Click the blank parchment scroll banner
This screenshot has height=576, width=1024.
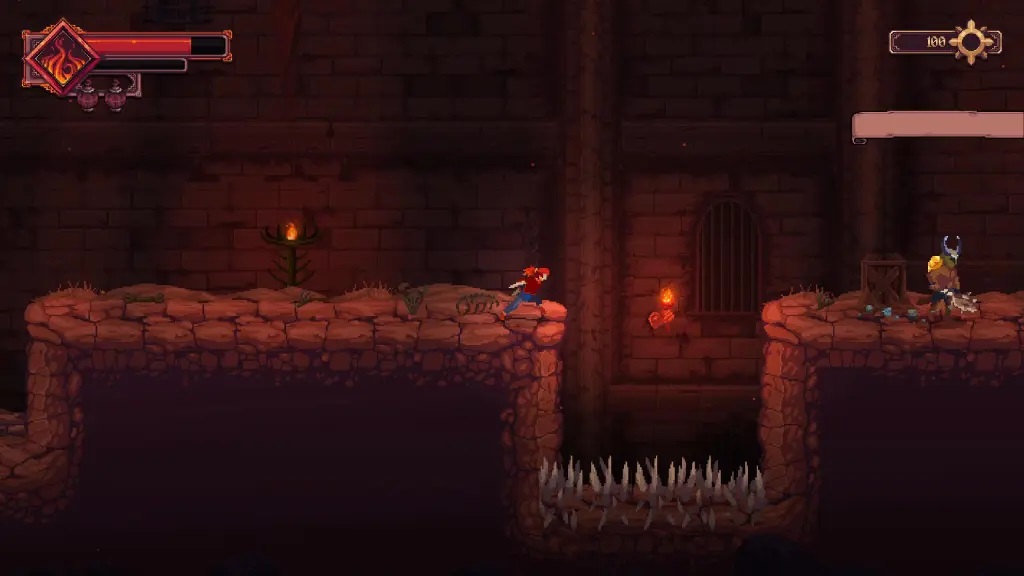[937, 126]
